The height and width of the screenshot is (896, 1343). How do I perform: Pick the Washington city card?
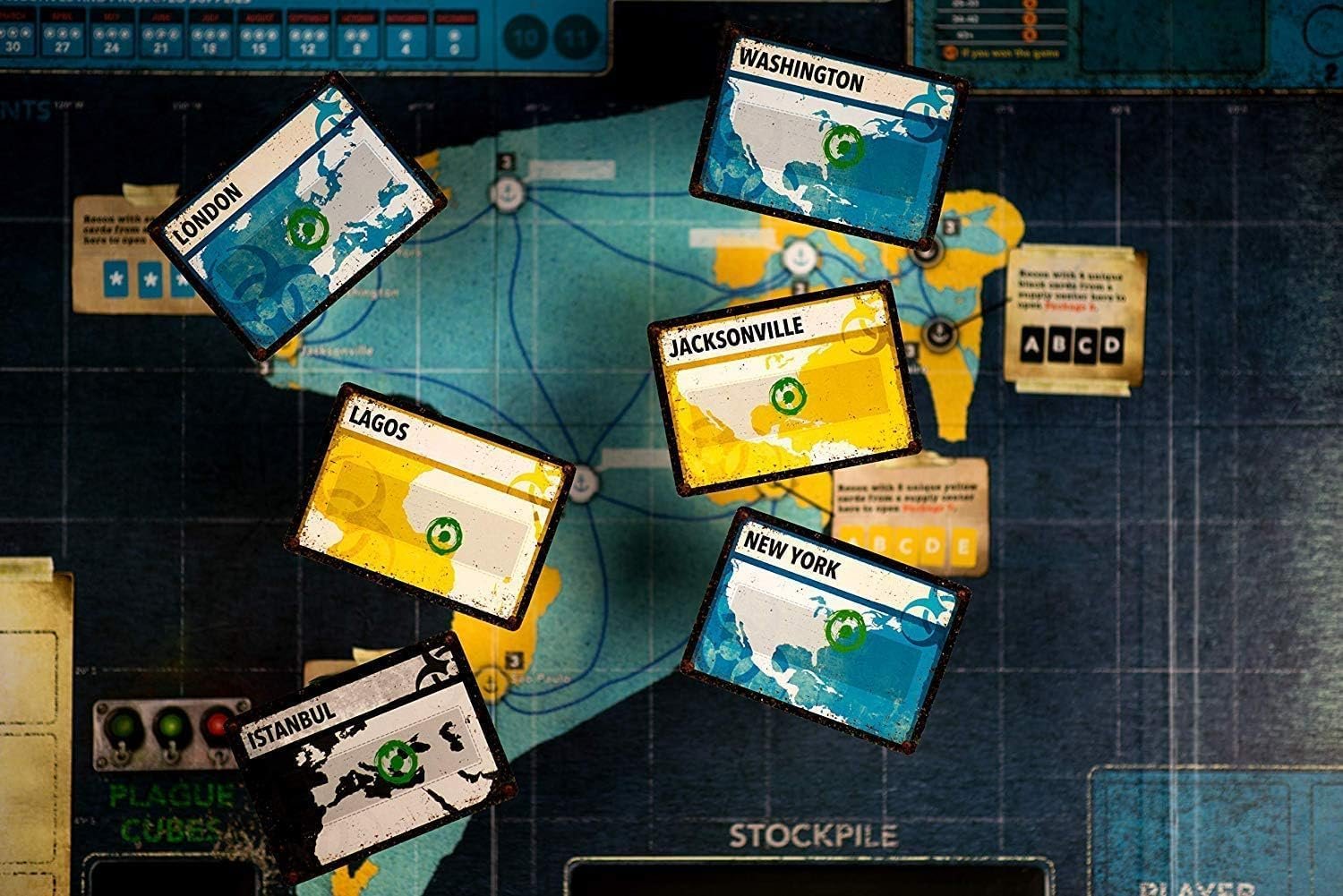[830, 136]
